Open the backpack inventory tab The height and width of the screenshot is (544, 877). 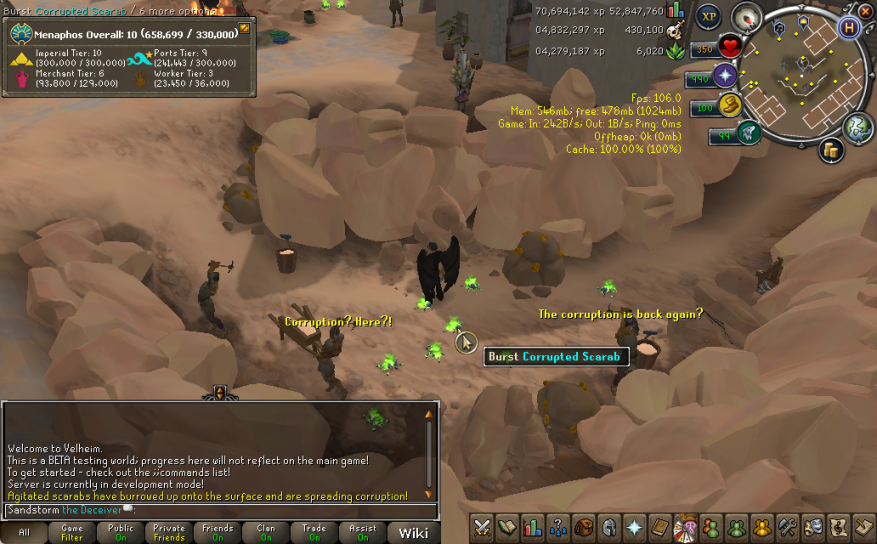584,527
